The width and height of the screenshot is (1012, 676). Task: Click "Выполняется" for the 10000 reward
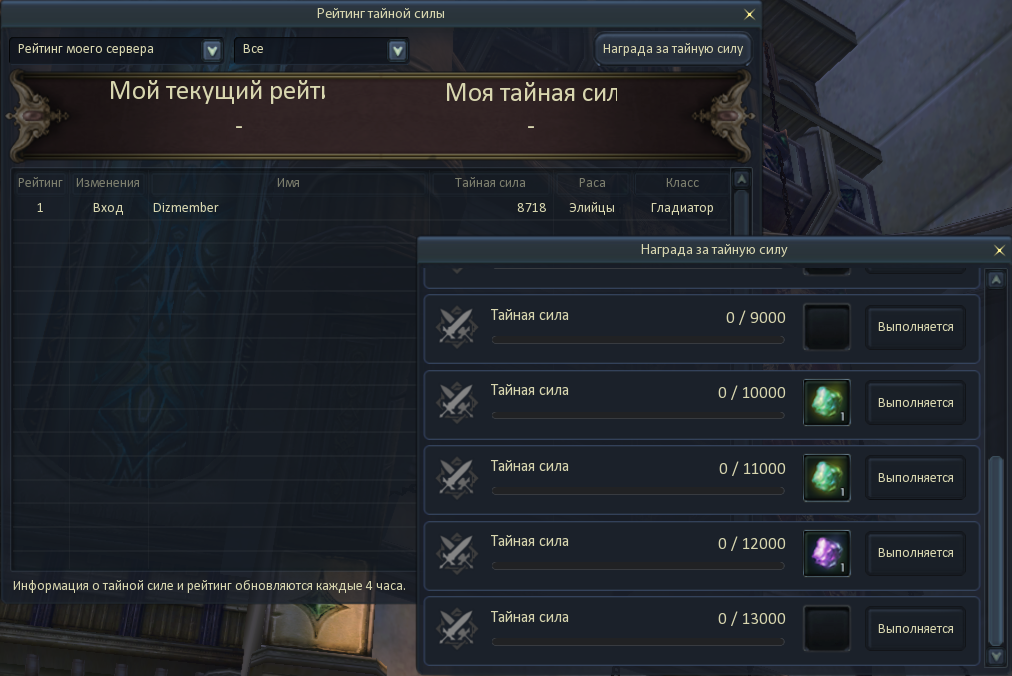coord(915,403)
